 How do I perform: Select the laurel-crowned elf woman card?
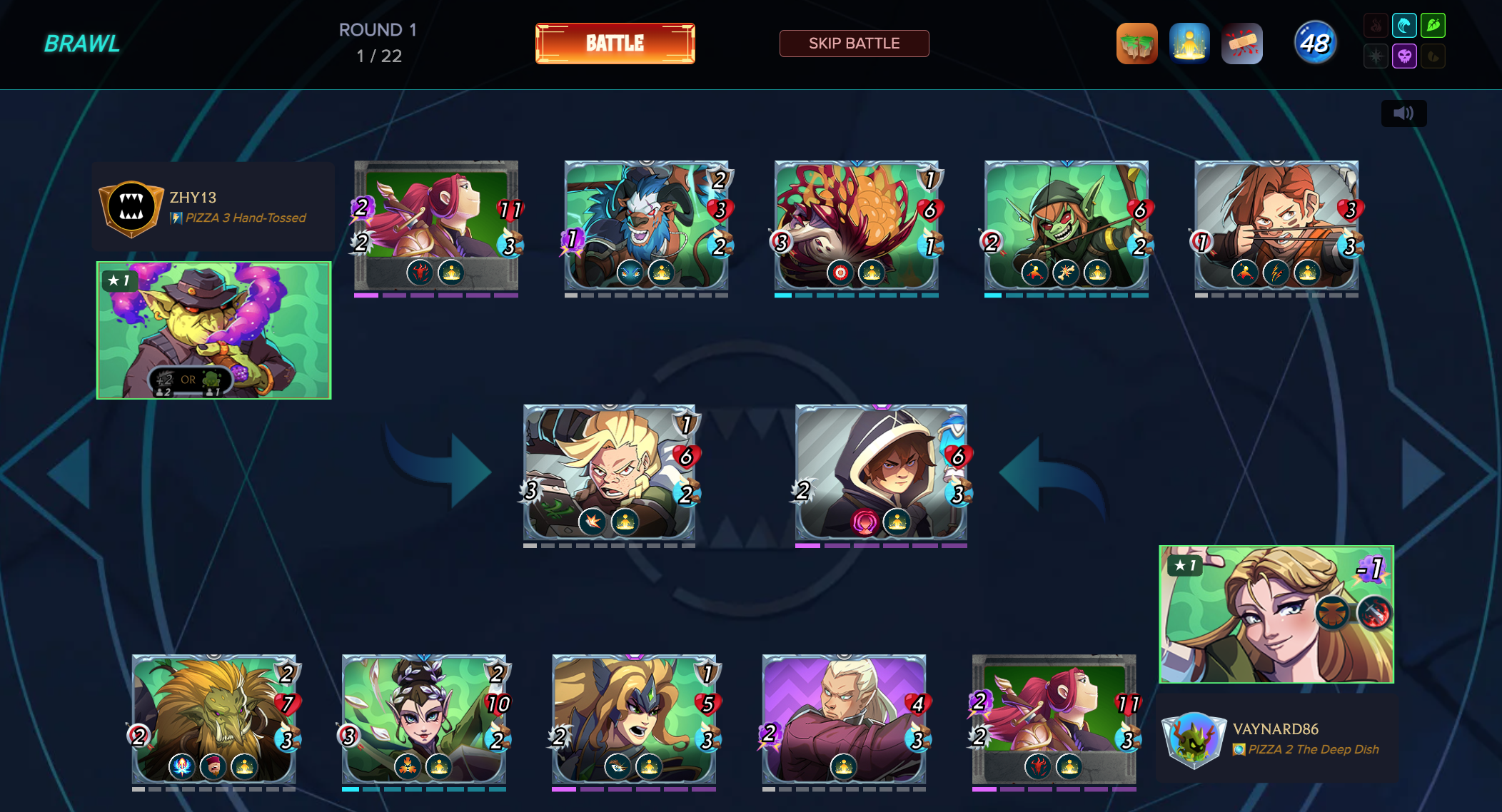(423, 719)
